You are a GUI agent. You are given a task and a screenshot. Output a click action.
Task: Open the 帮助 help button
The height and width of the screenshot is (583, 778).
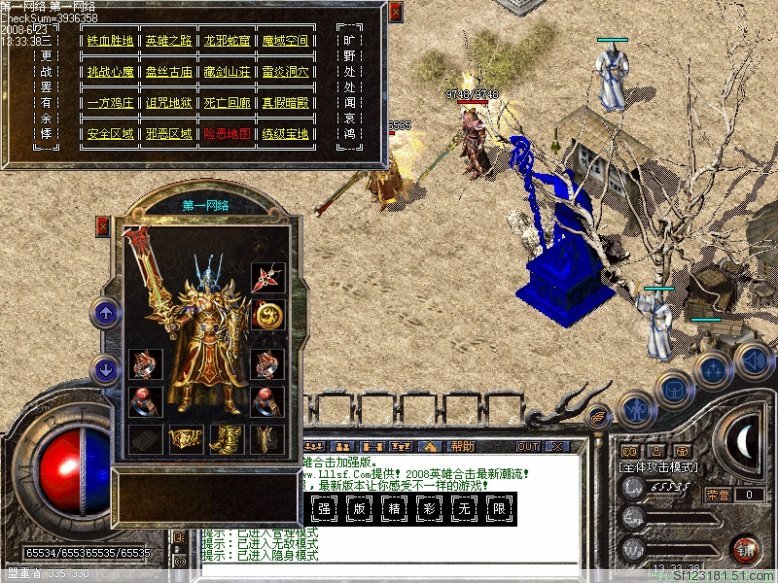(462, 446)
